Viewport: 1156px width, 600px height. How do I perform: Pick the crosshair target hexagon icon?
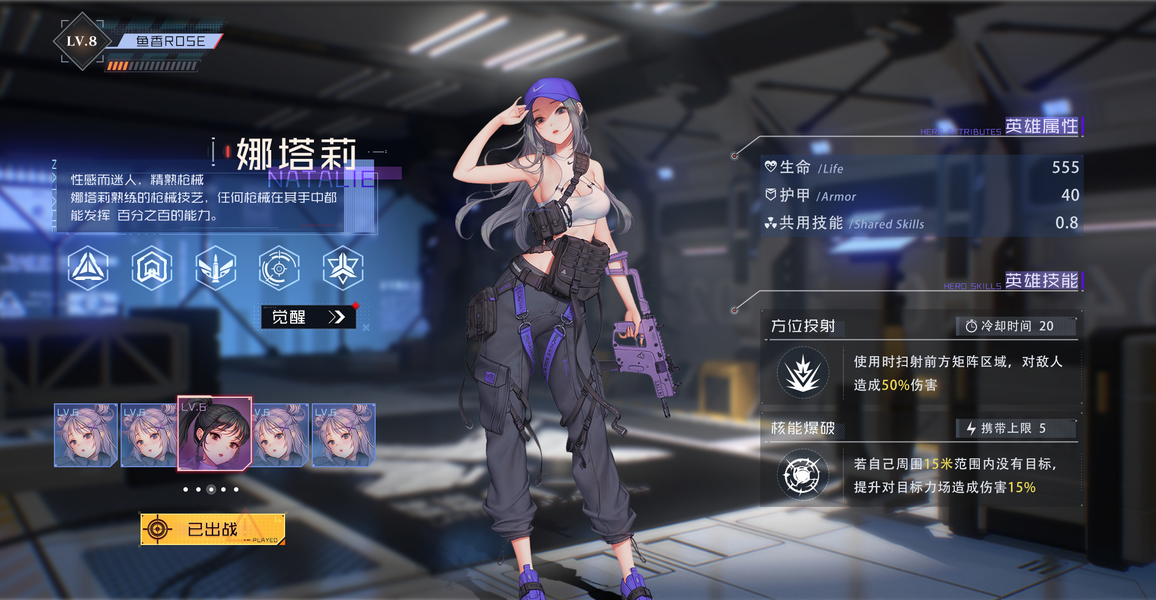coord(279,267)
